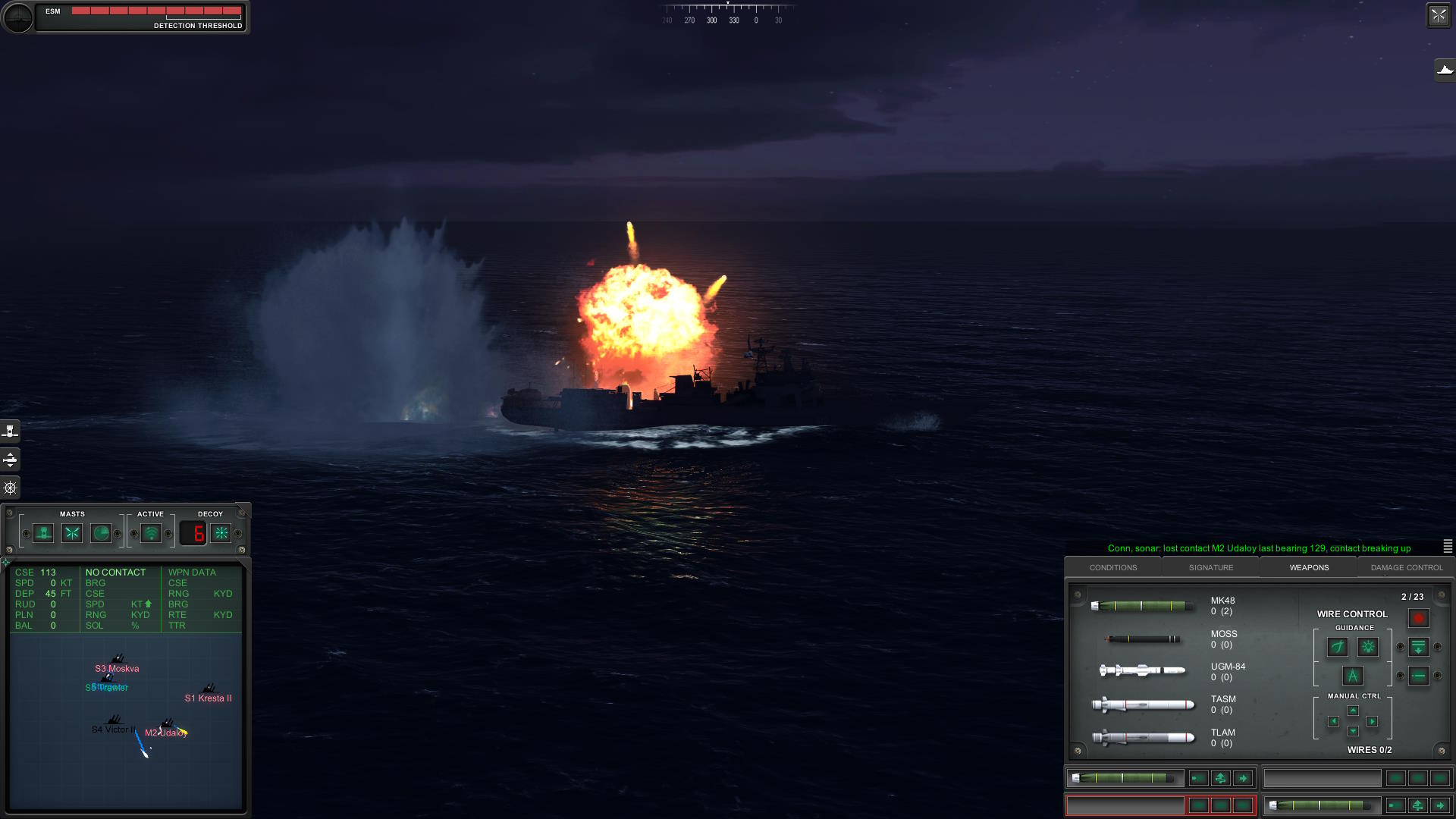Open the ship helm wheel panel
The image size is (1456, 819).
pyautogui.click(x=11, y=488)
